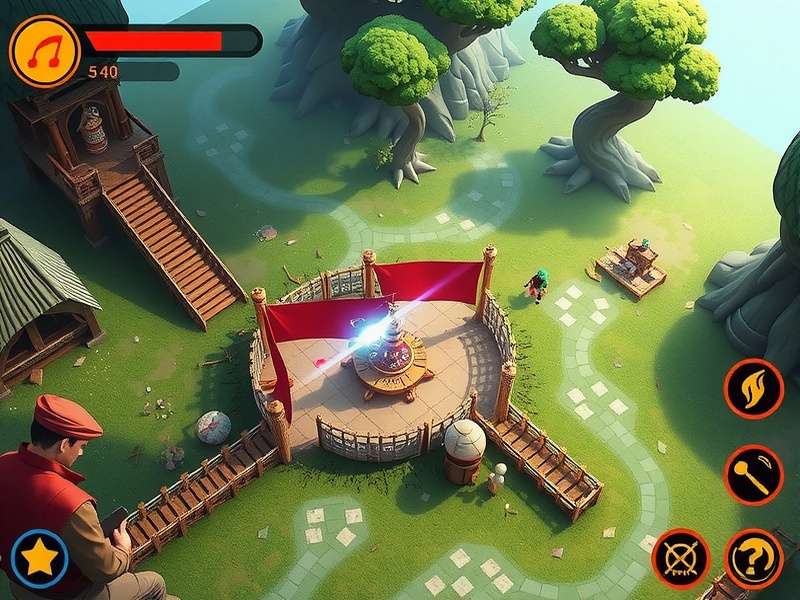Click the orange music note icon
This screenshot has height=600, width=800.
click(44, 50)
